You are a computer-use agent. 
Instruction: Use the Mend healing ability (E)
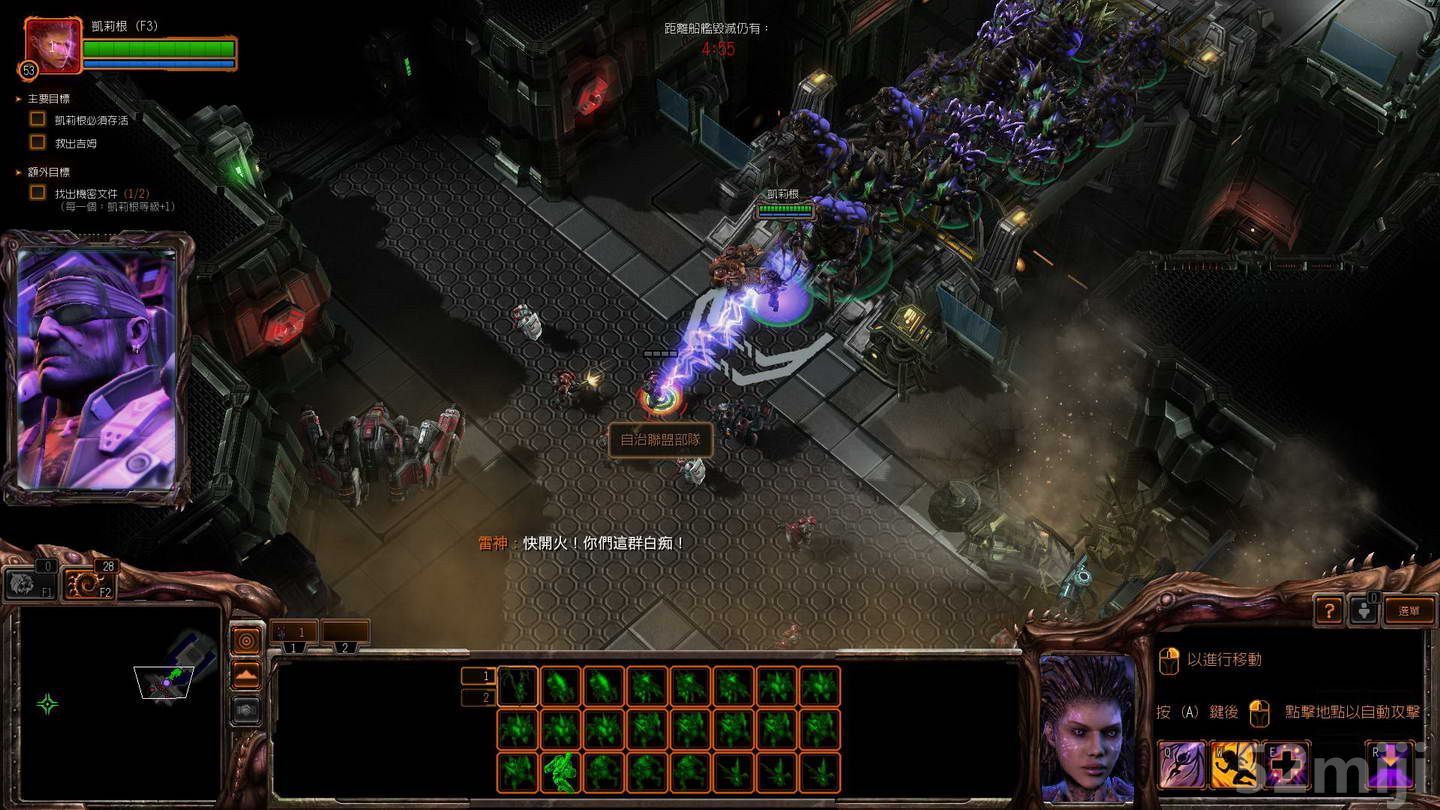pyautogui.click(x=1284, y=764)
